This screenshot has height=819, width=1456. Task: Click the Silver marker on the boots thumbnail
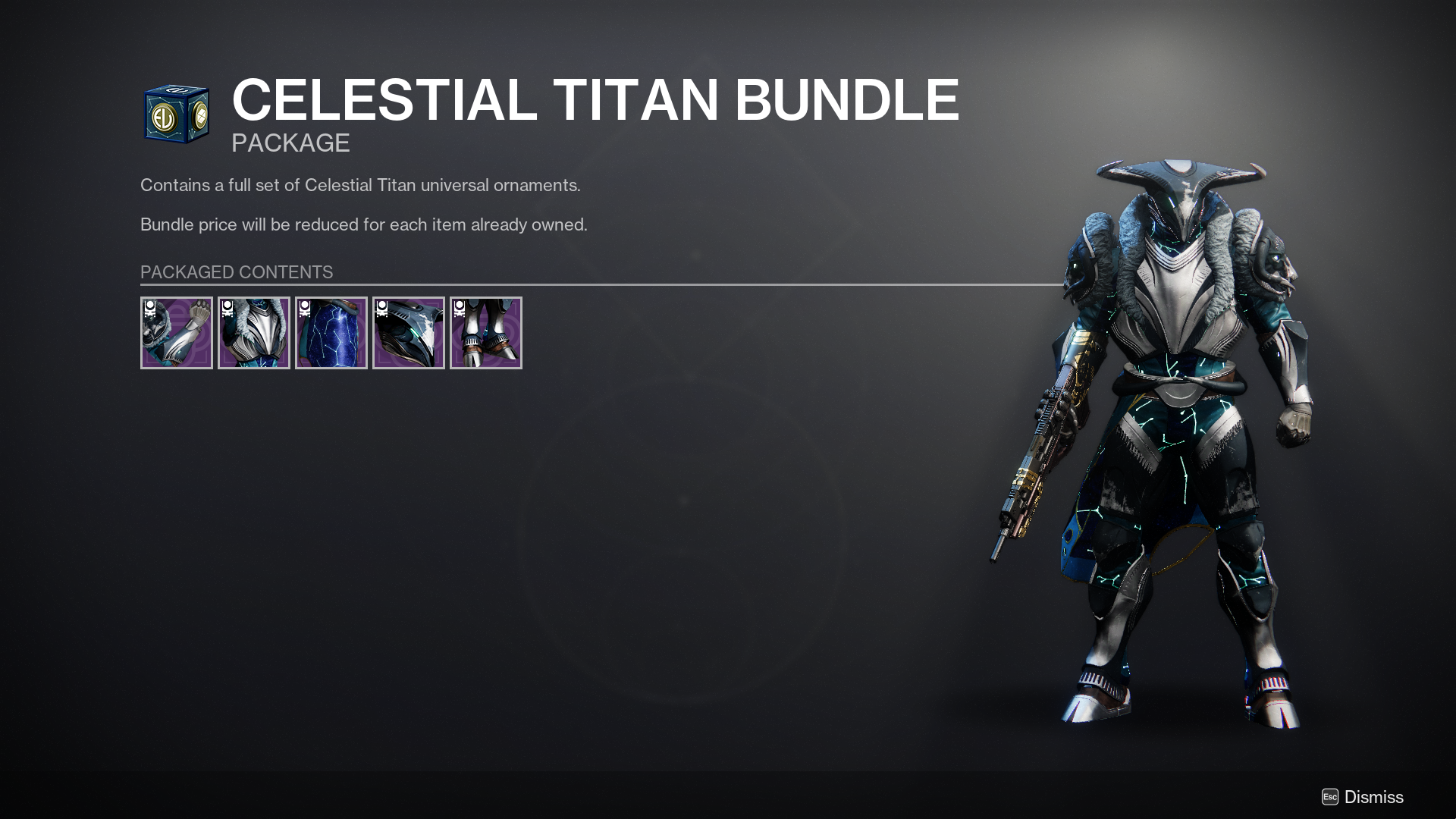[460, 309]
